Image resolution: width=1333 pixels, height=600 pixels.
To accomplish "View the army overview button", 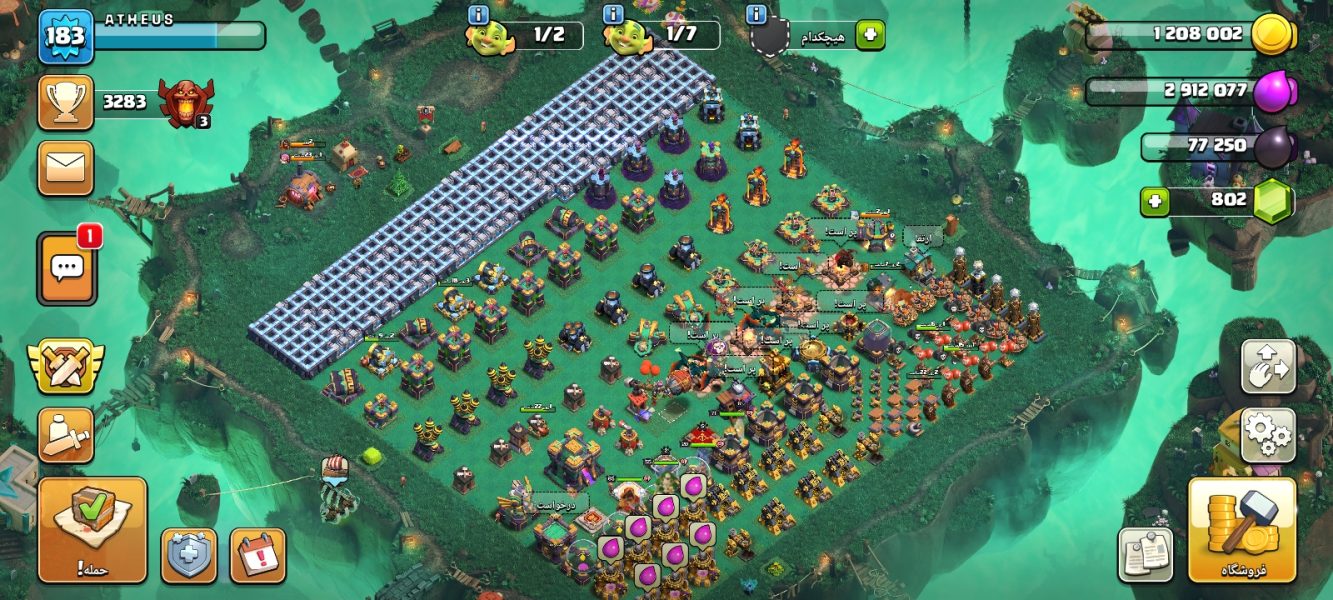I will 66,435.
